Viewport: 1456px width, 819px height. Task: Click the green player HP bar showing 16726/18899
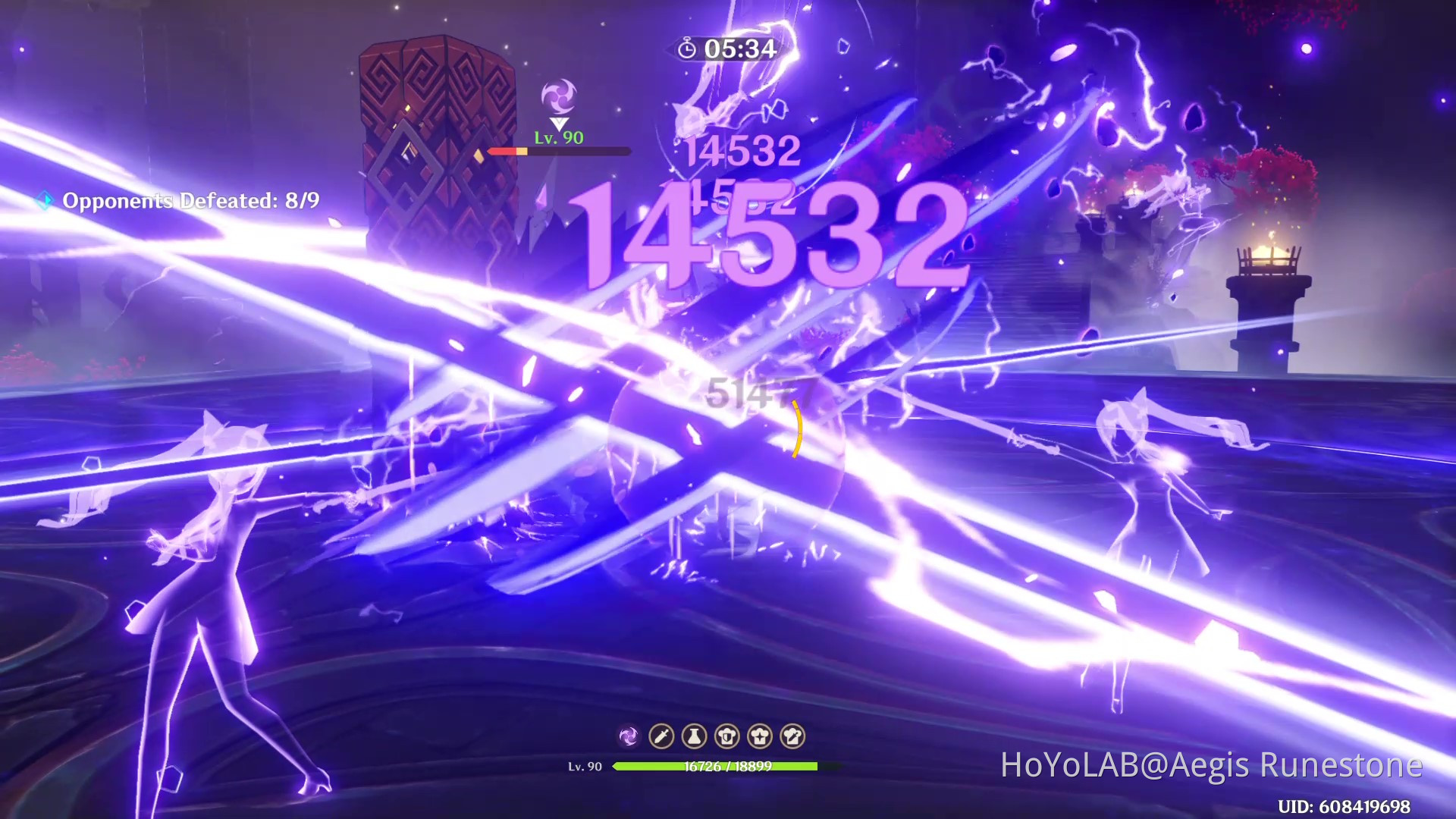pos(716,767)
